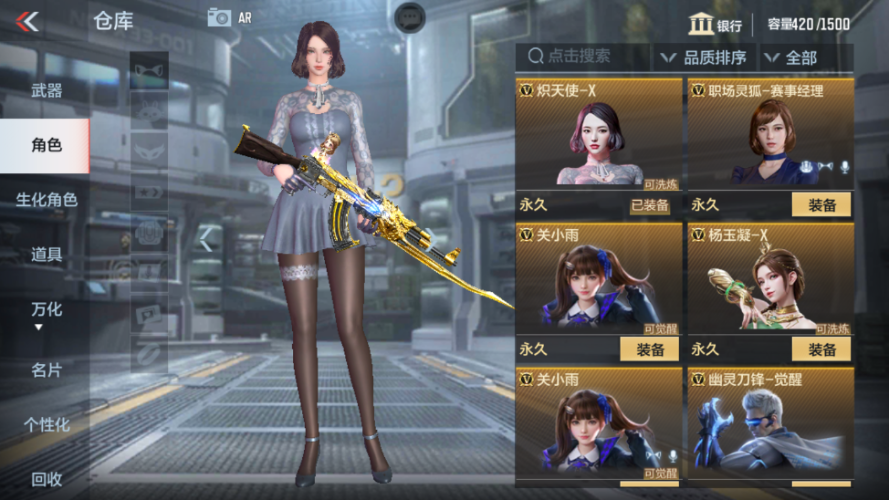Open the 品质排序 sort dropdown
889x500 pixels.
(704, 58)
